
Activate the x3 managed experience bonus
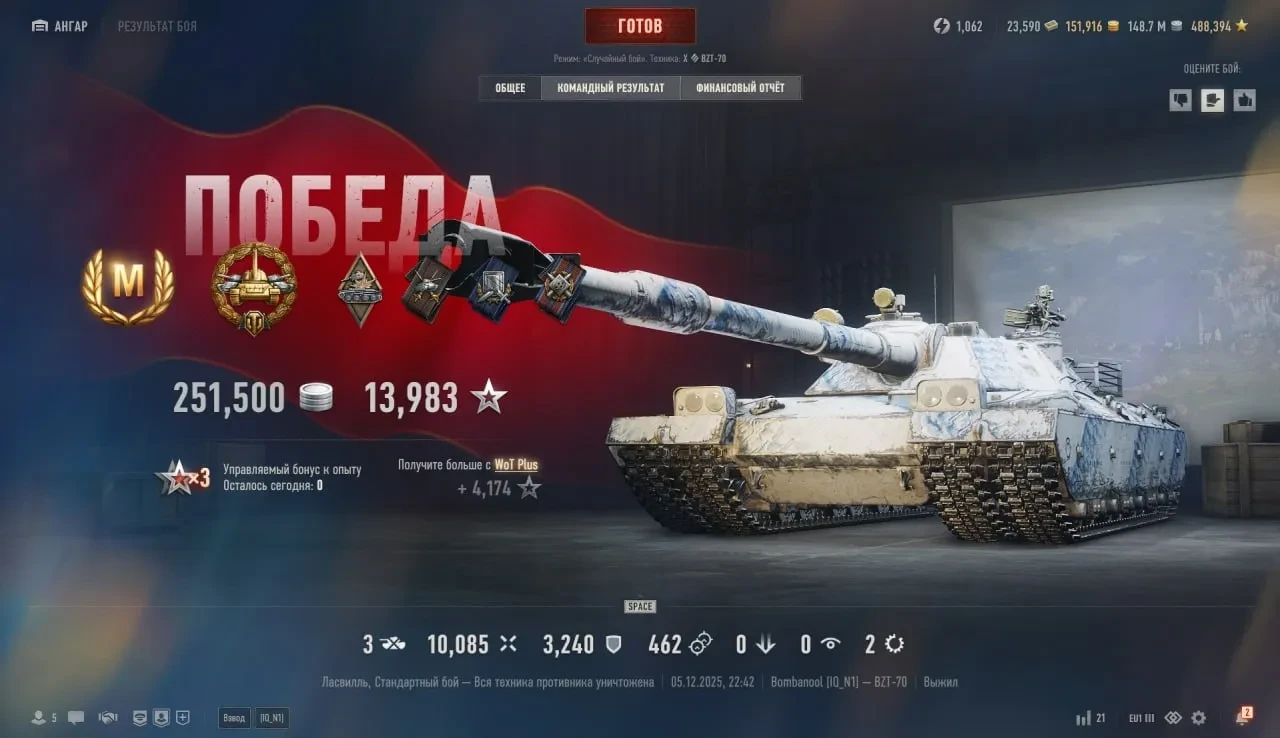[x=185, y=478]
